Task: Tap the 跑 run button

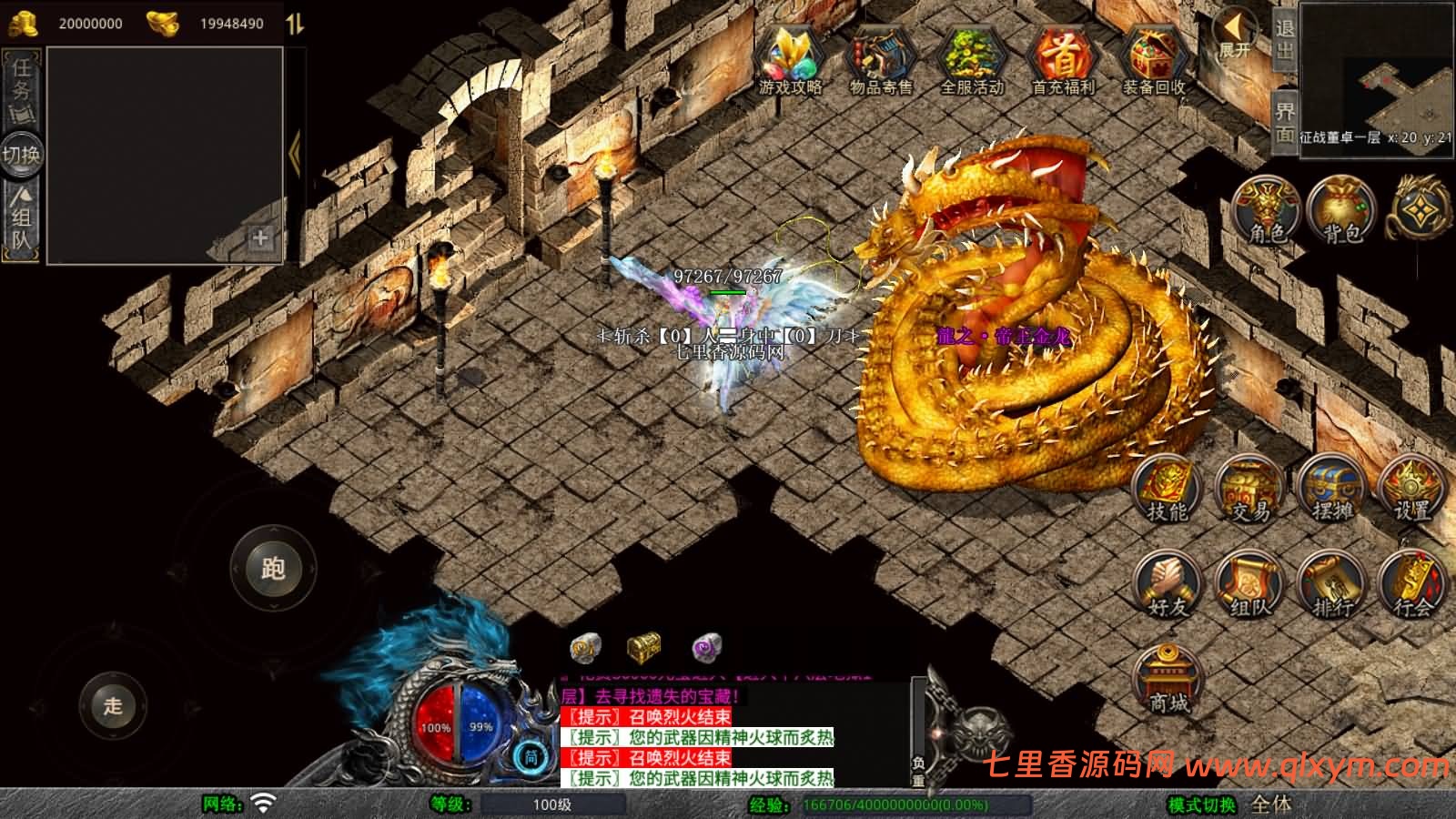Action: click(273, 568)
